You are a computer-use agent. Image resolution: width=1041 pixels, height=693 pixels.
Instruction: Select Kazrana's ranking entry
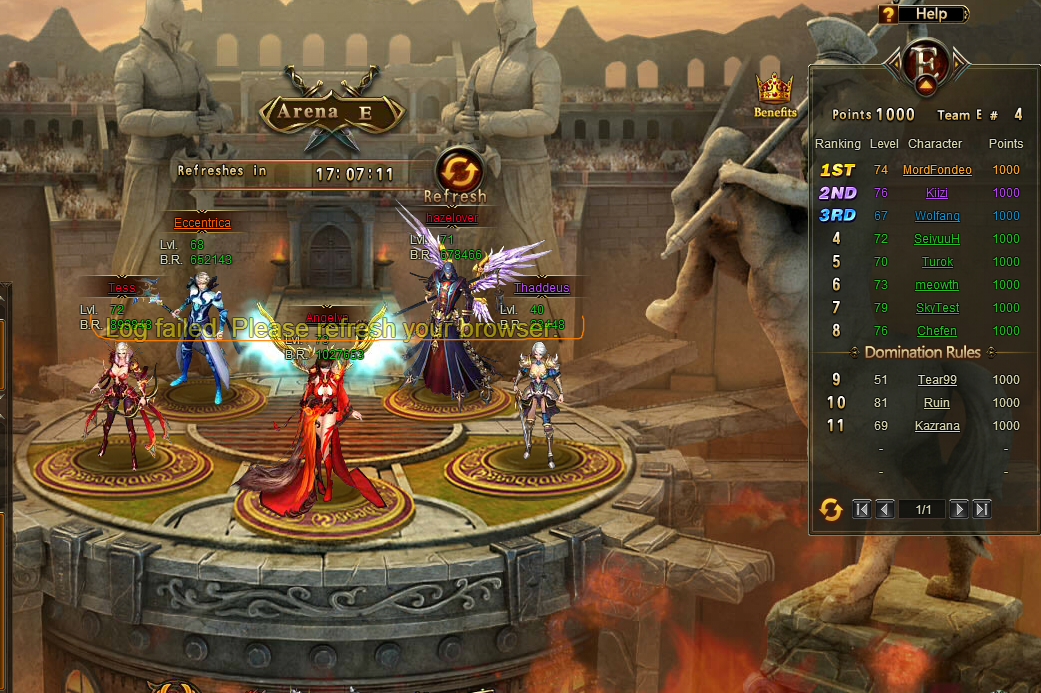click(x=937, y=426)
